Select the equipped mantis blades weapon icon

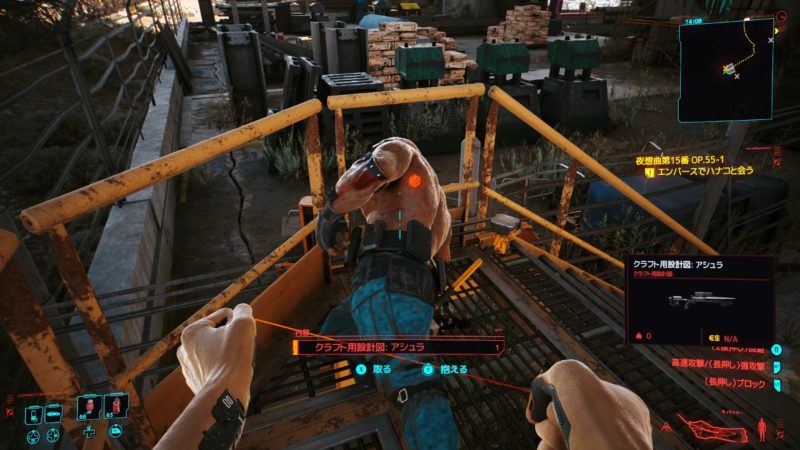(713, 430)
